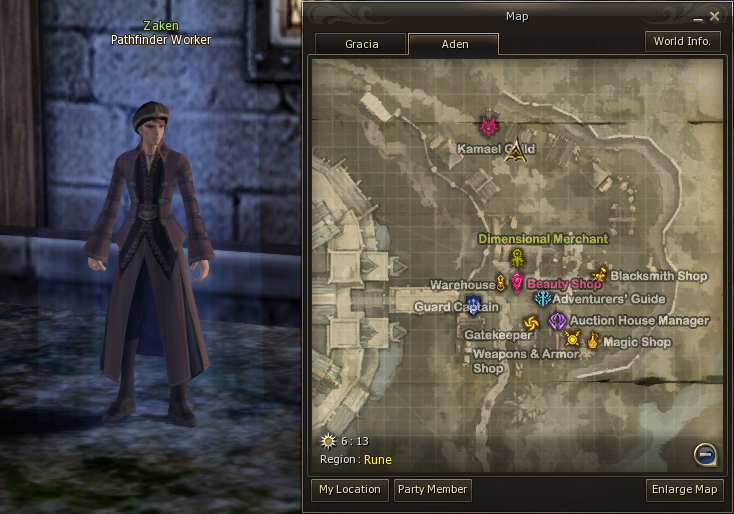Click the Dimensional Merchant marker
Viewport: 734px width, 514px height.
(517, 257)
